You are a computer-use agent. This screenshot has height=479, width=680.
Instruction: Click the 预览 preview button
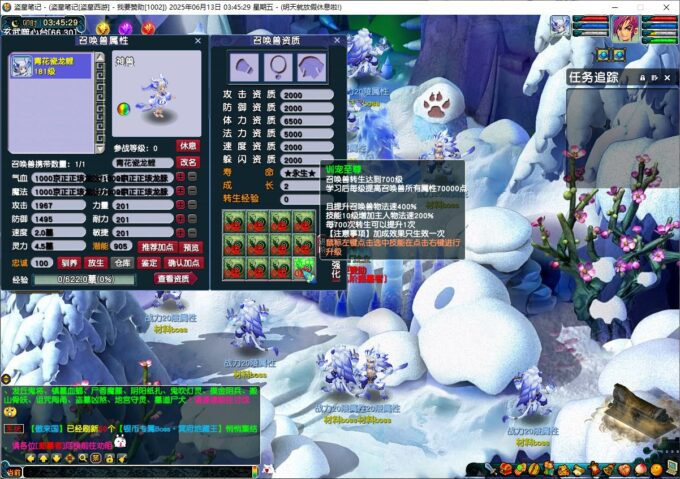click(x=192, y=247)
